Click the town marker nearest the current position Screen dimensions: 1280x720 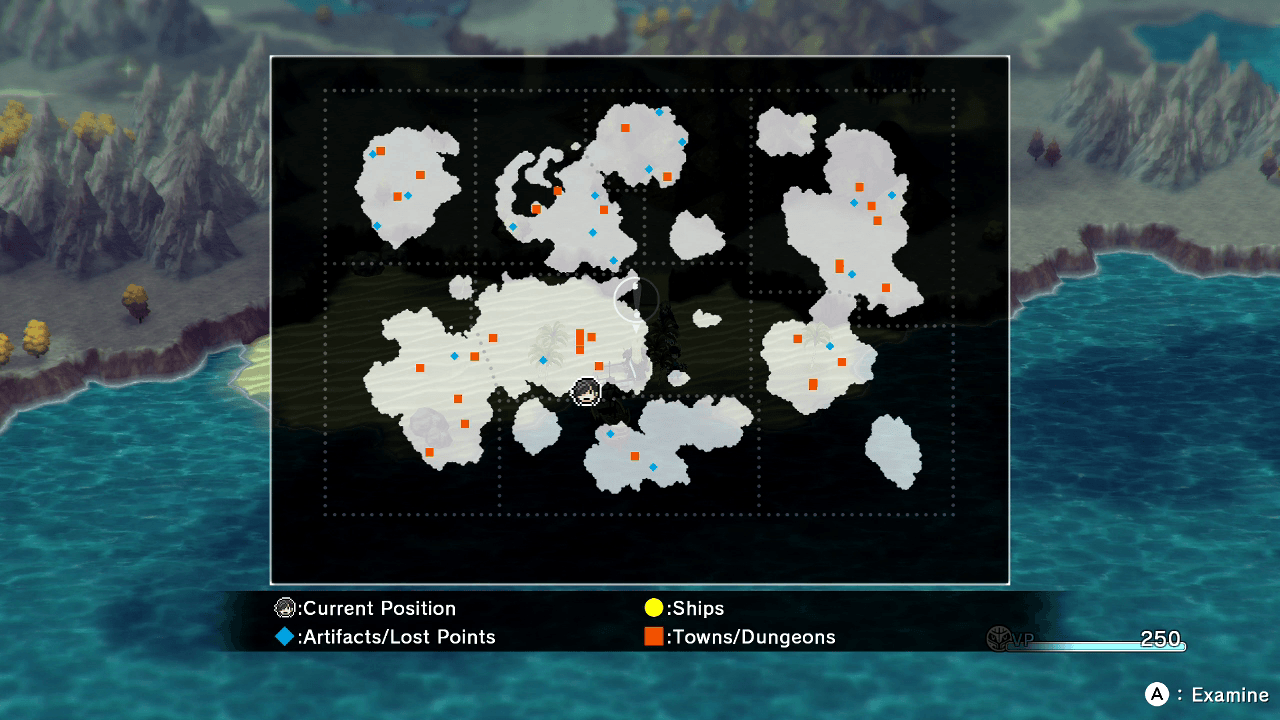tap(599, 367)
